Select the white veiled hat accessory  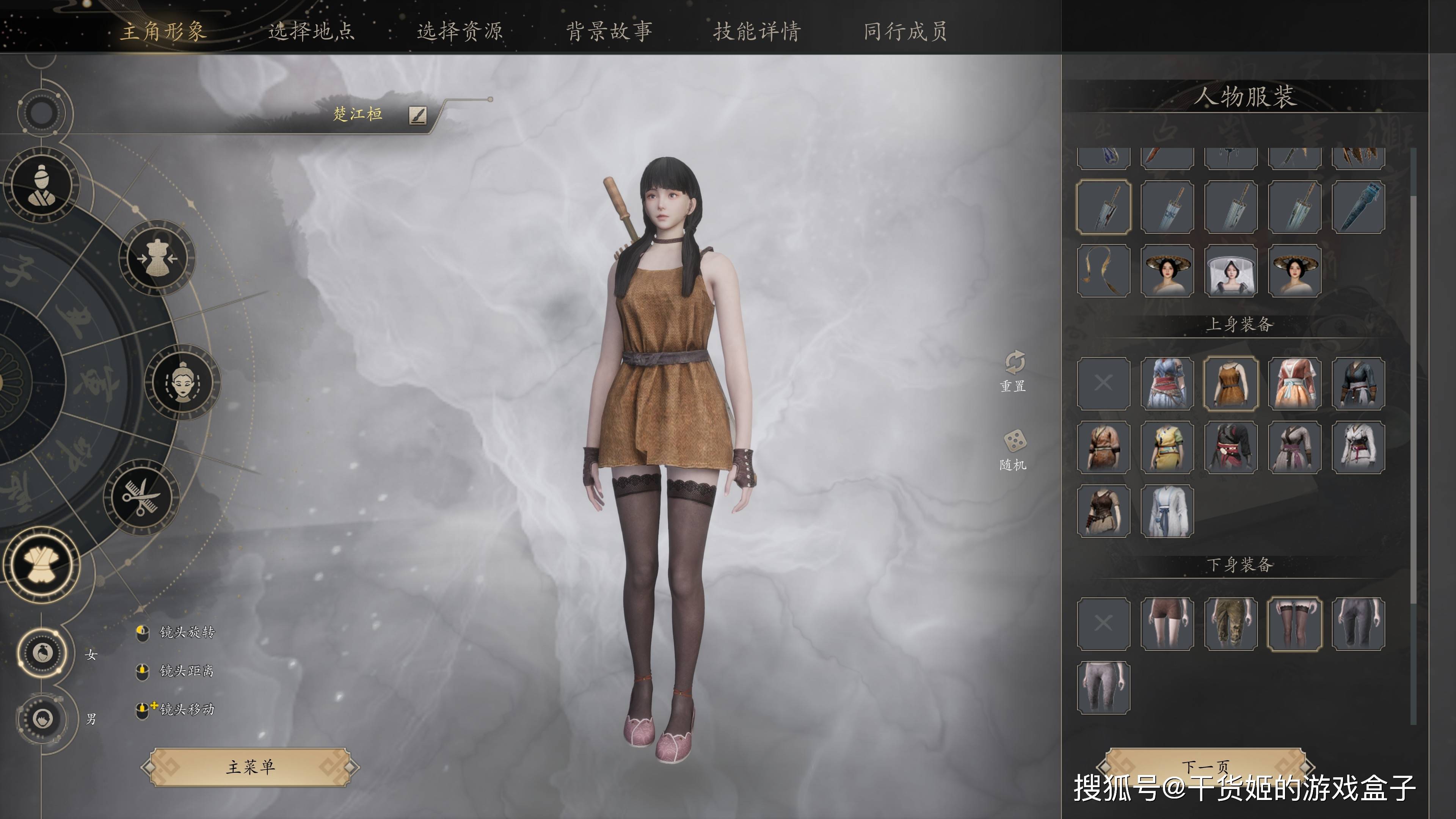tap(1231, 271)
